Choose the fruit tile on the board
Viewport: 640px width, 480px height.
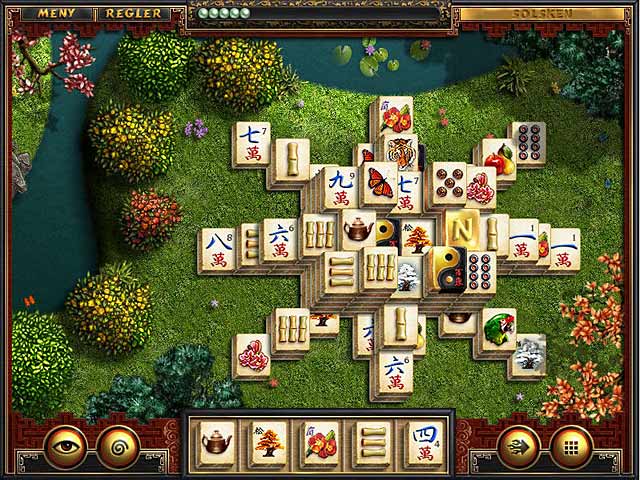coord(497,159)
